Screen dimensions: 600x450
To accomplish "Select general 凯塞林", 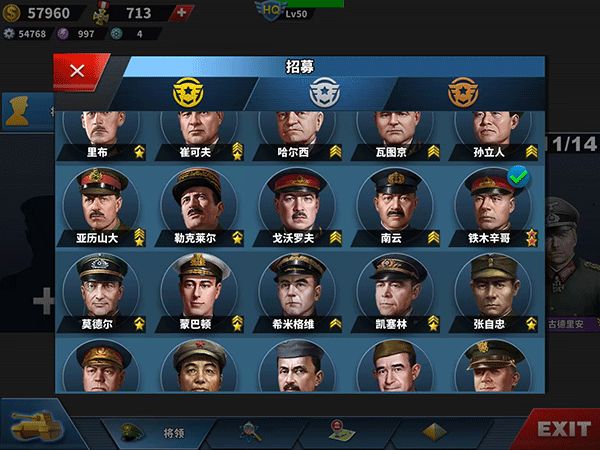I will 395,290.
